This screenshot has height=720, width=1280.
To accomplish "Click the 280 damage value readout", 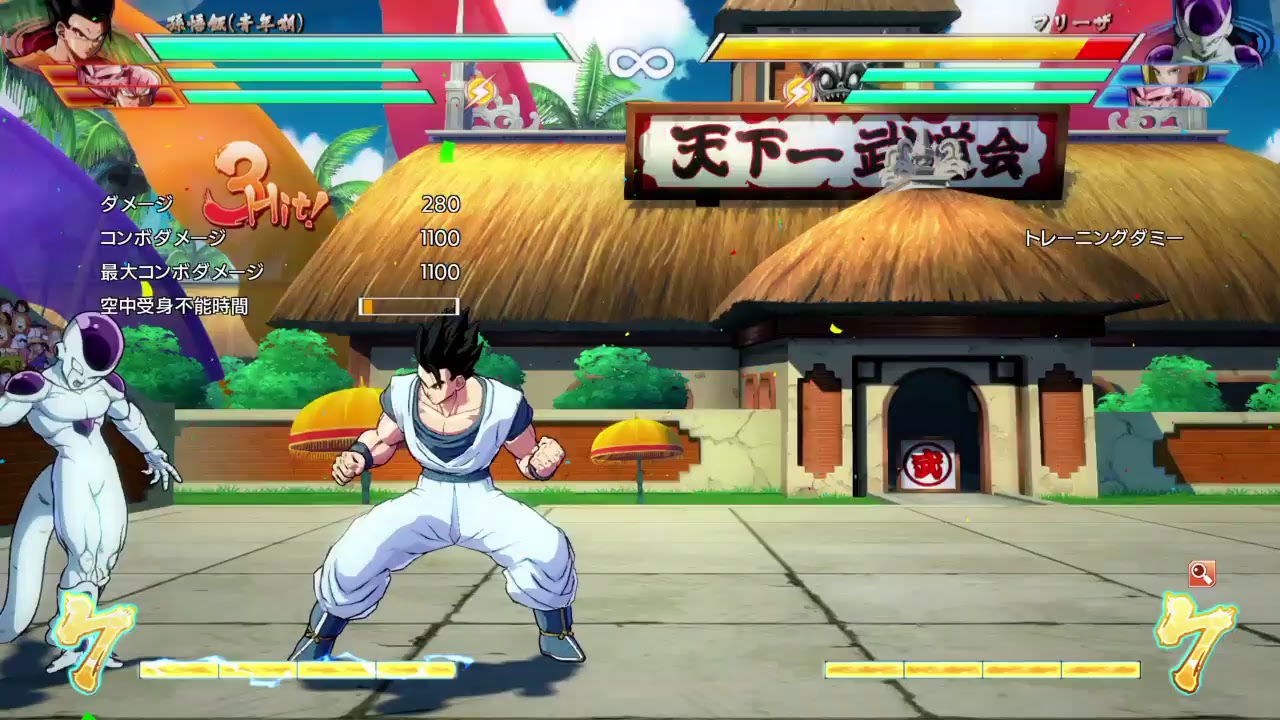I will [442, 206].
